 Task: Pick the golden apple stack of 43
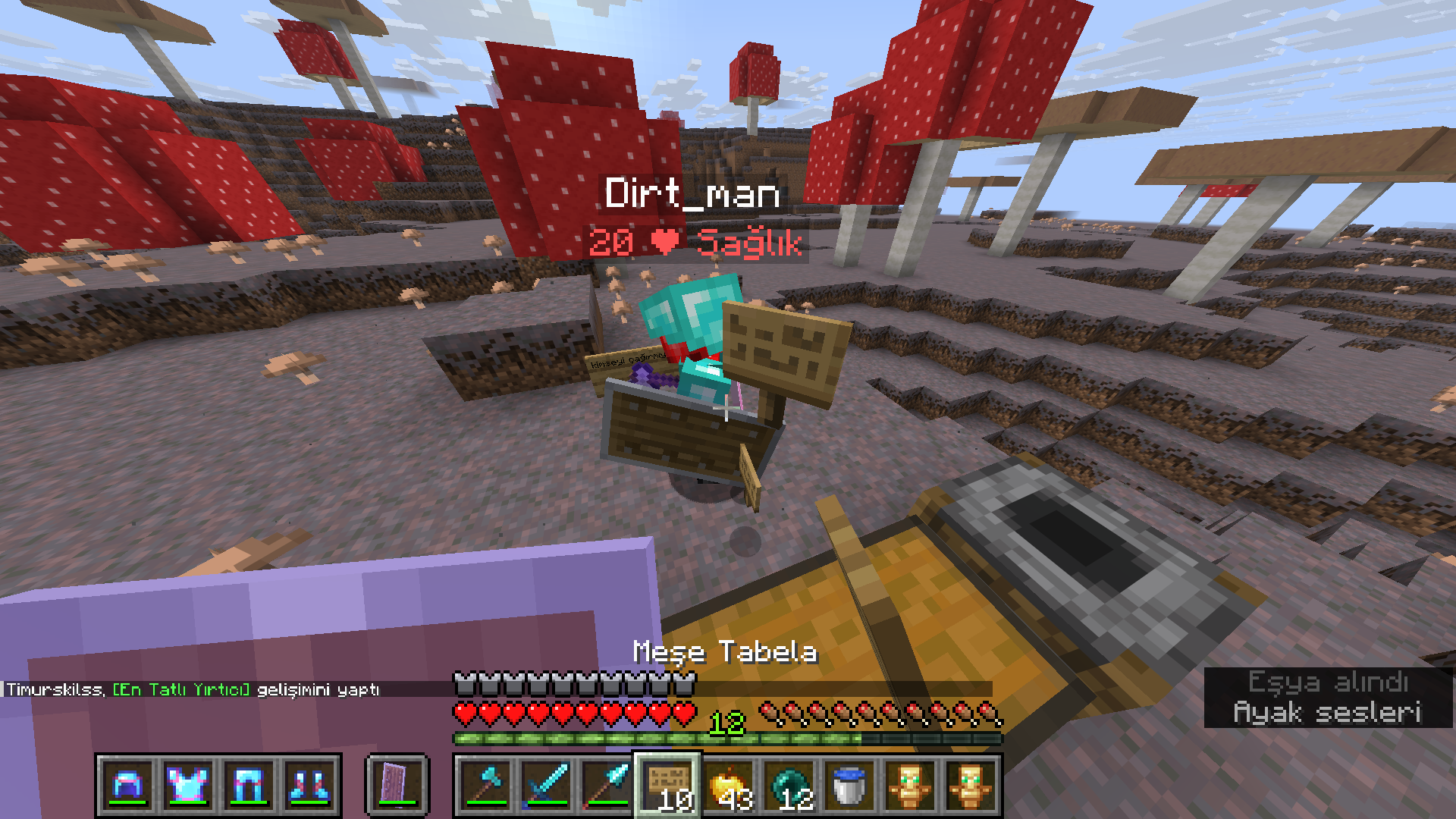pyautogui.click(x=729, y=785)
